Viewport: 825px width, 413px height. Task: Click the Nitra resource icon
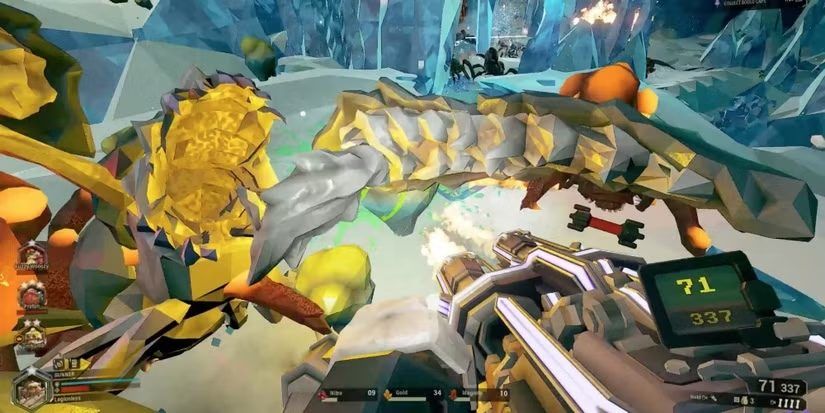(319, 393)
